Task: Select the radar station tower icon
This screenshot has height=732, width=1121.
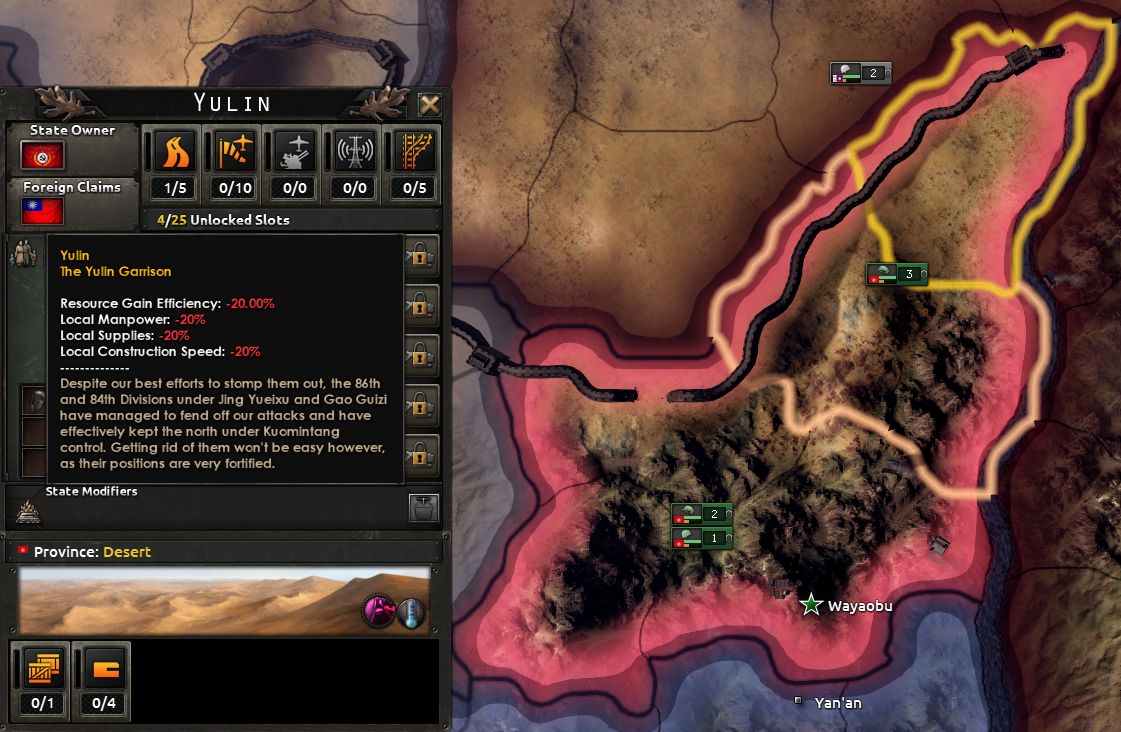Action: tap(355, 152)
